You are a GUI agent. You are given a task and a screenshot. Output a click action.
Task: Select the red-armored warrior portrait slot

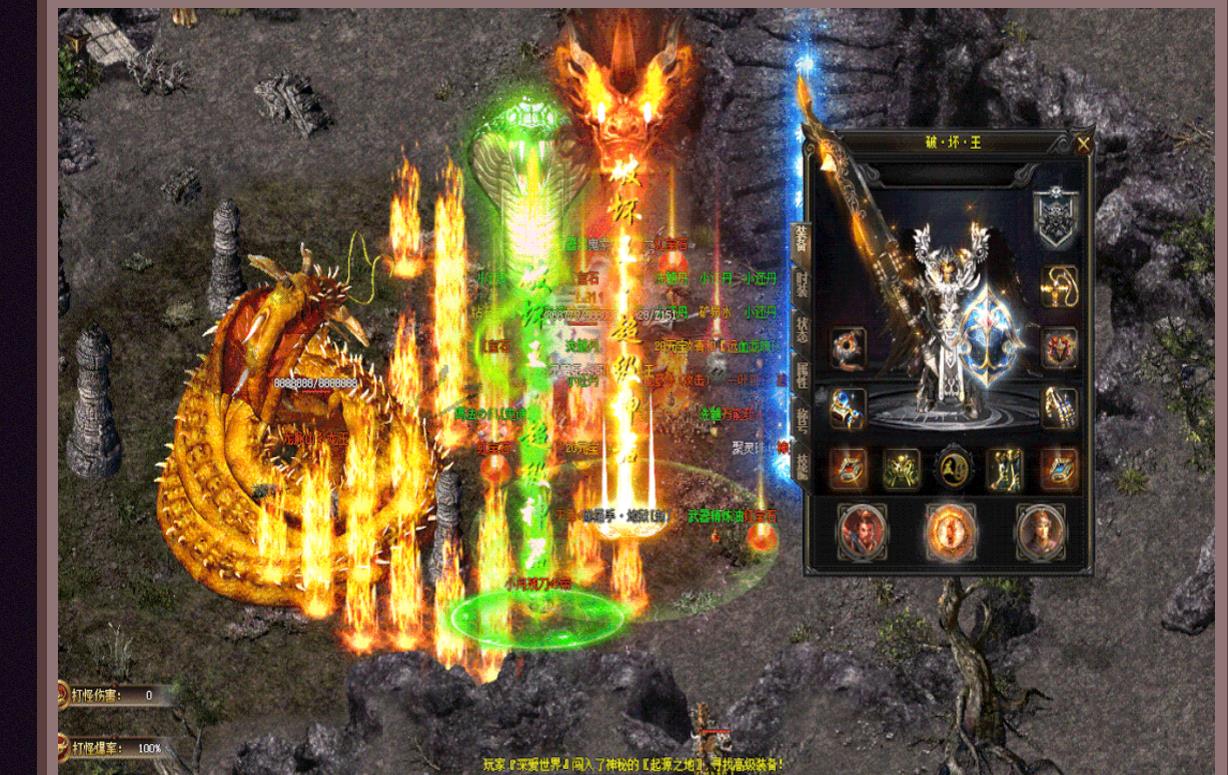[x=861, y=531]
